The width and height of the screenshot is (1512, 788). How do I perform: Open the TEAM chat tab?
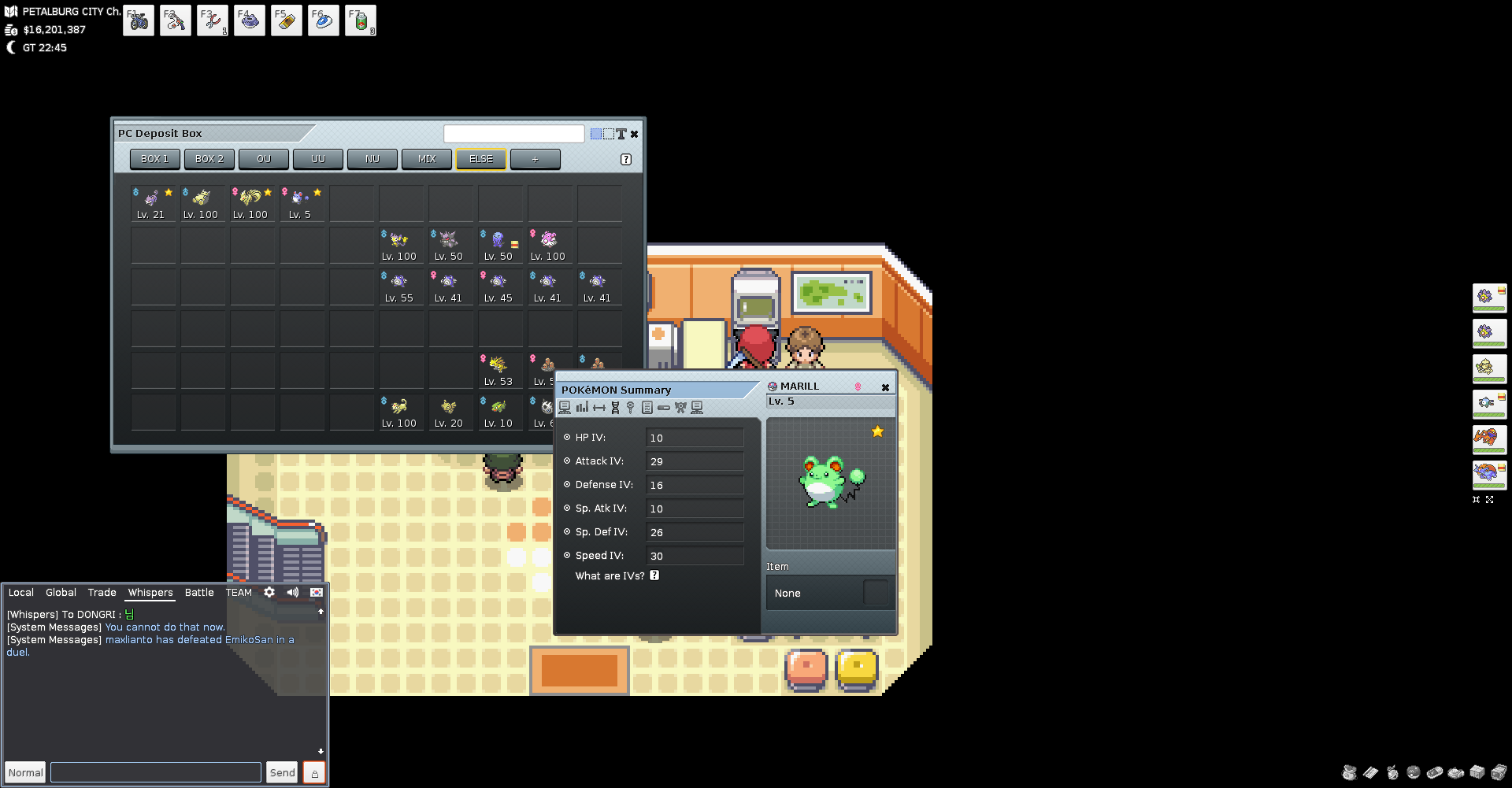[x=239, y=593]
